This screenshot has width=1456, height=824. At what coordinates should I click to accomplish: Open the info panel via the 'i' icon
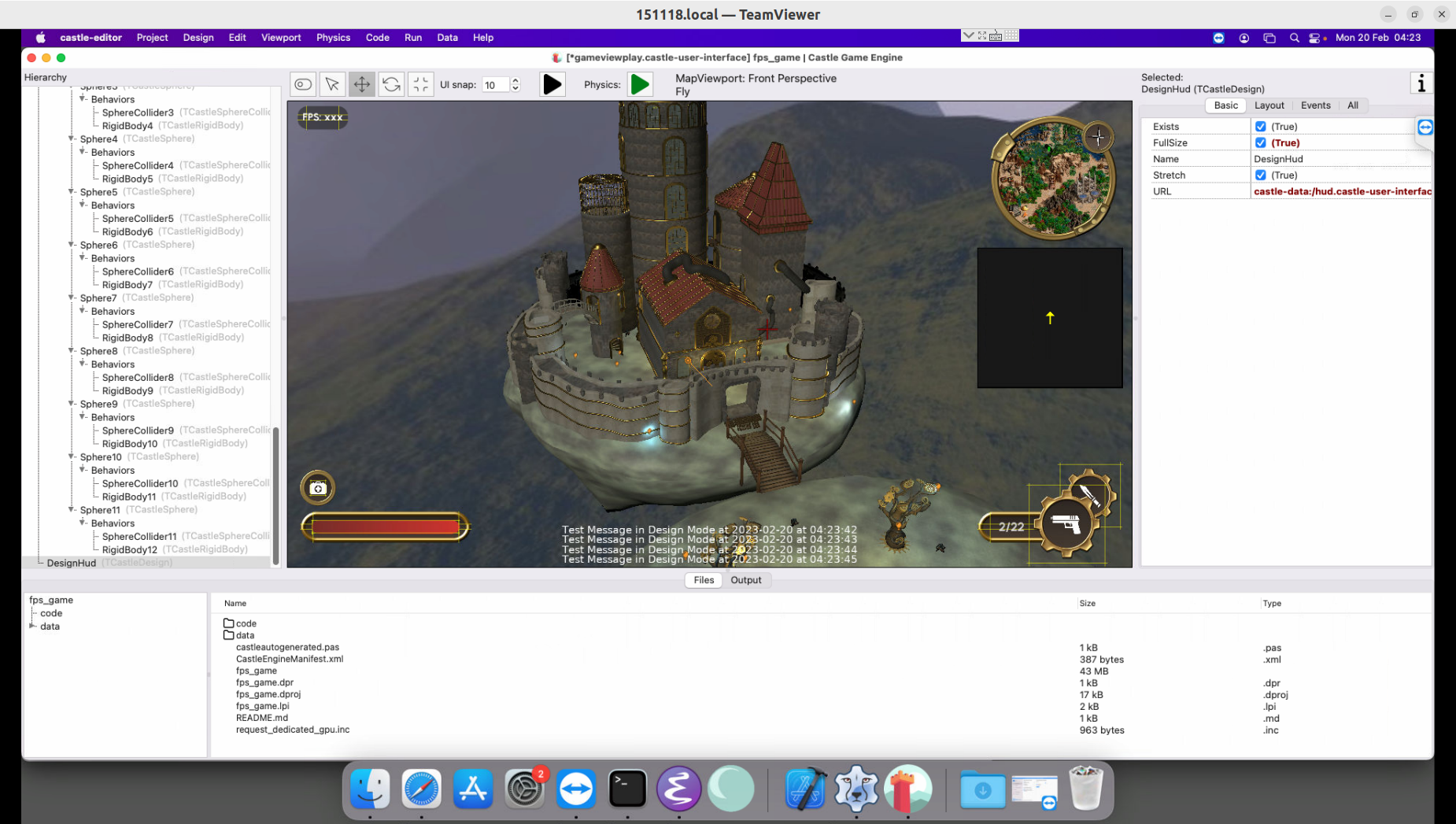pyautogui.click(x=1421, y=82)
